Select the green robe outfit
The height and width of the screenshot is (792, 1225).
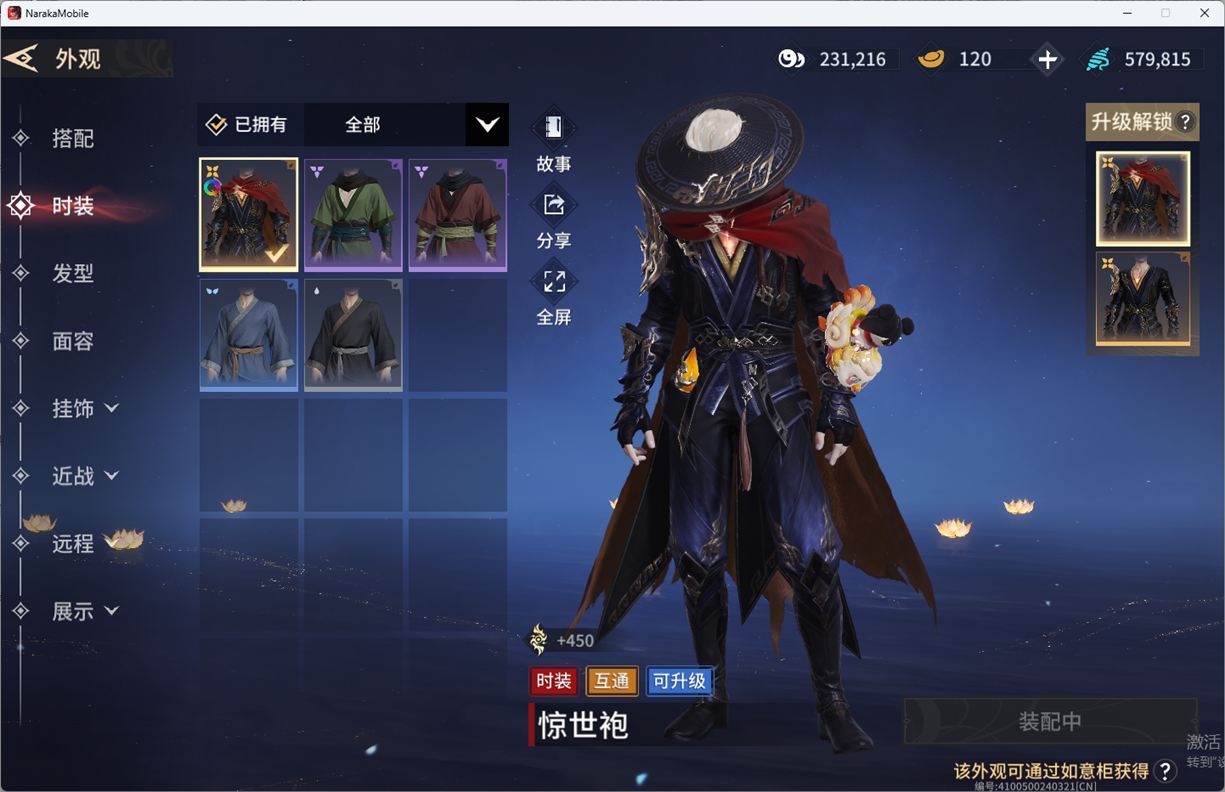point(353,214)
